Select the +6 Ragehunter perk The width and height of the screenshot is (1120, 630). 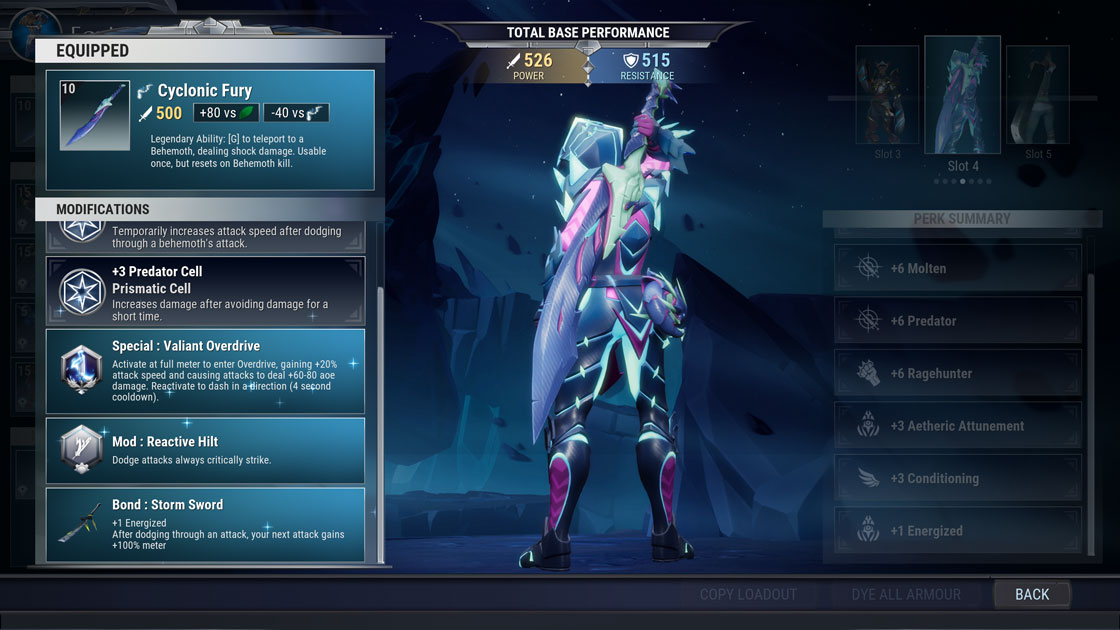point(957,373)
